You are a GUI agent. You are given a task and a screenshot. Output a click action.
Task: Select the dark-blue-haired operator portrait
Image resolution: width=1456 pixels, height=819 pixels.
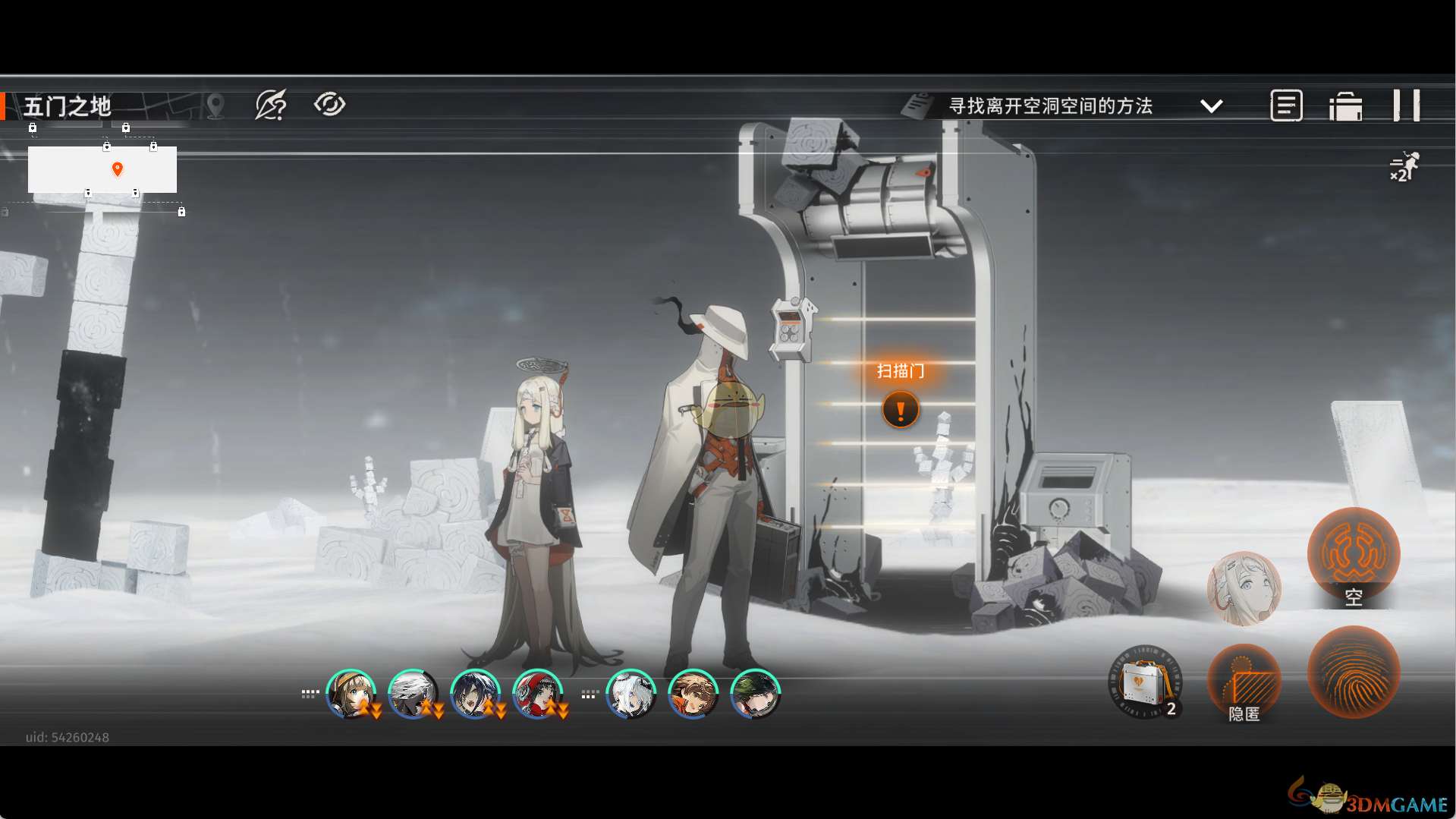click(475, 694)
